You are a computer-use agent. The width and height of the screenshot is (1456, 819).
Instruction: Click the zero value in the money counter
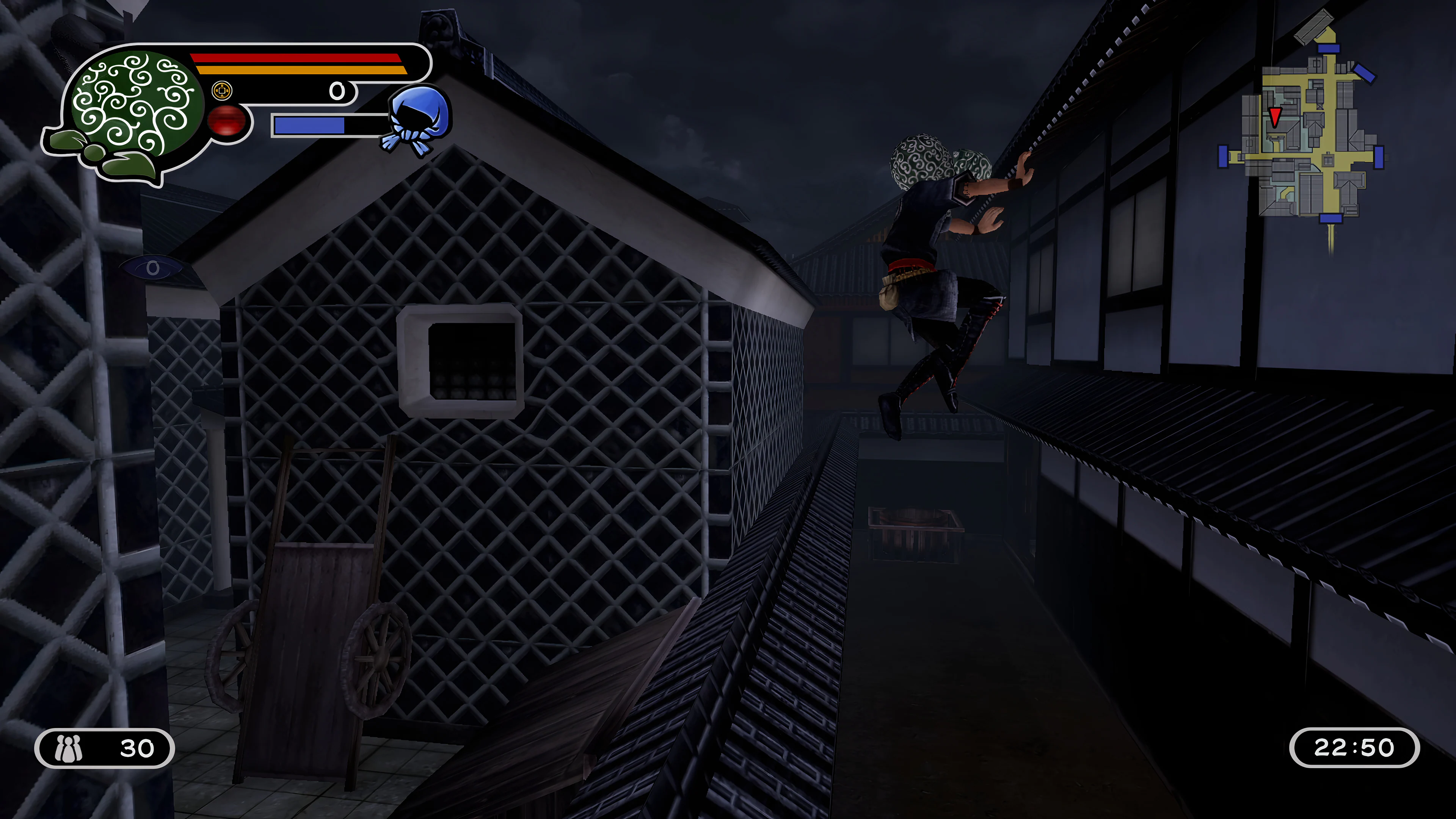(337, 92)
